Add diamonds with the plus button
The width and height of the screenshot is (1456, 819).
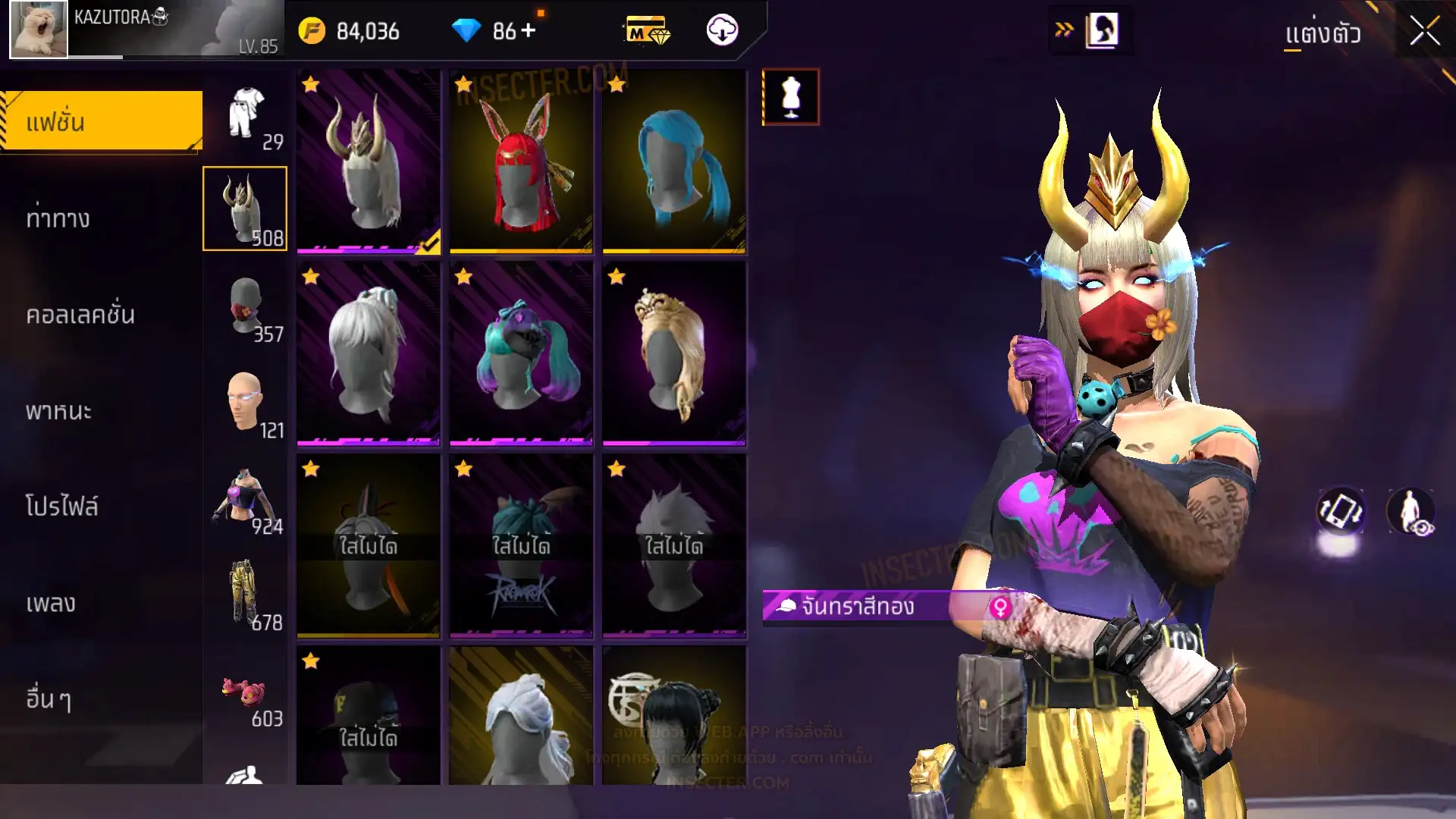point(529,31)
